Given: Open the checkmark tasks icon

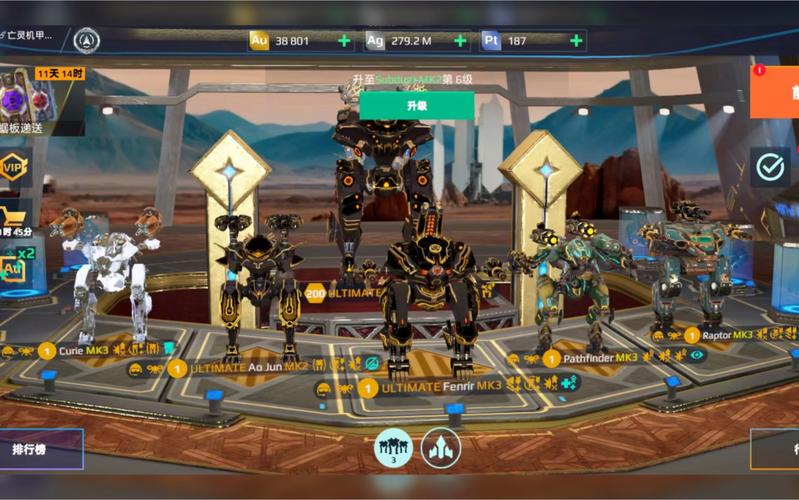Looking at the screenshot, I should pyautogui.click(x=770, y=167).
